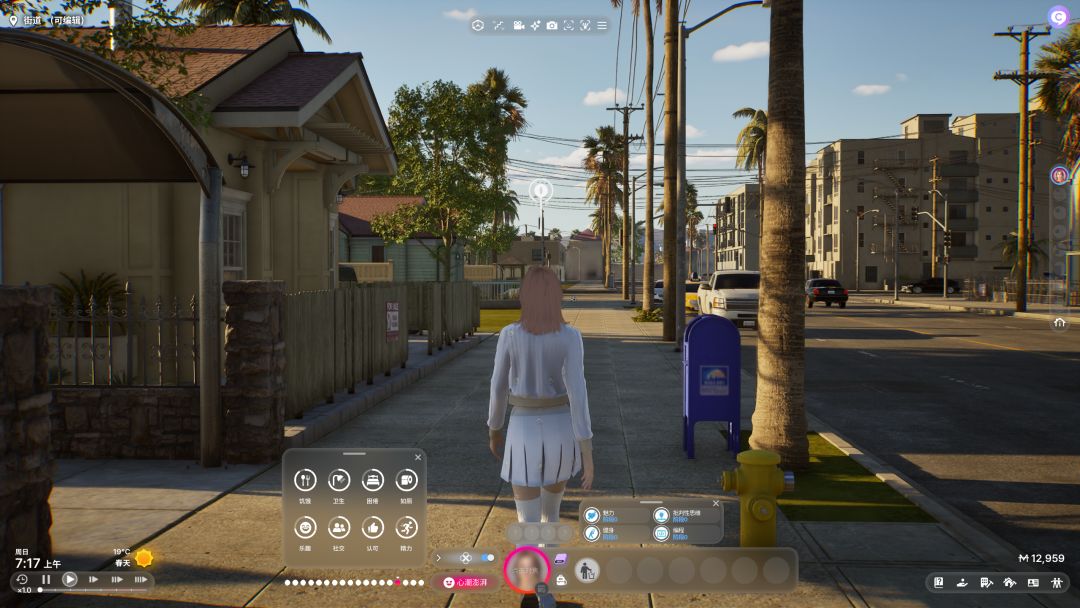This screenshot has height=608, width=1080.
Task: Select the hunger need (饥饿) icon
Action: (x=305, y=480)
